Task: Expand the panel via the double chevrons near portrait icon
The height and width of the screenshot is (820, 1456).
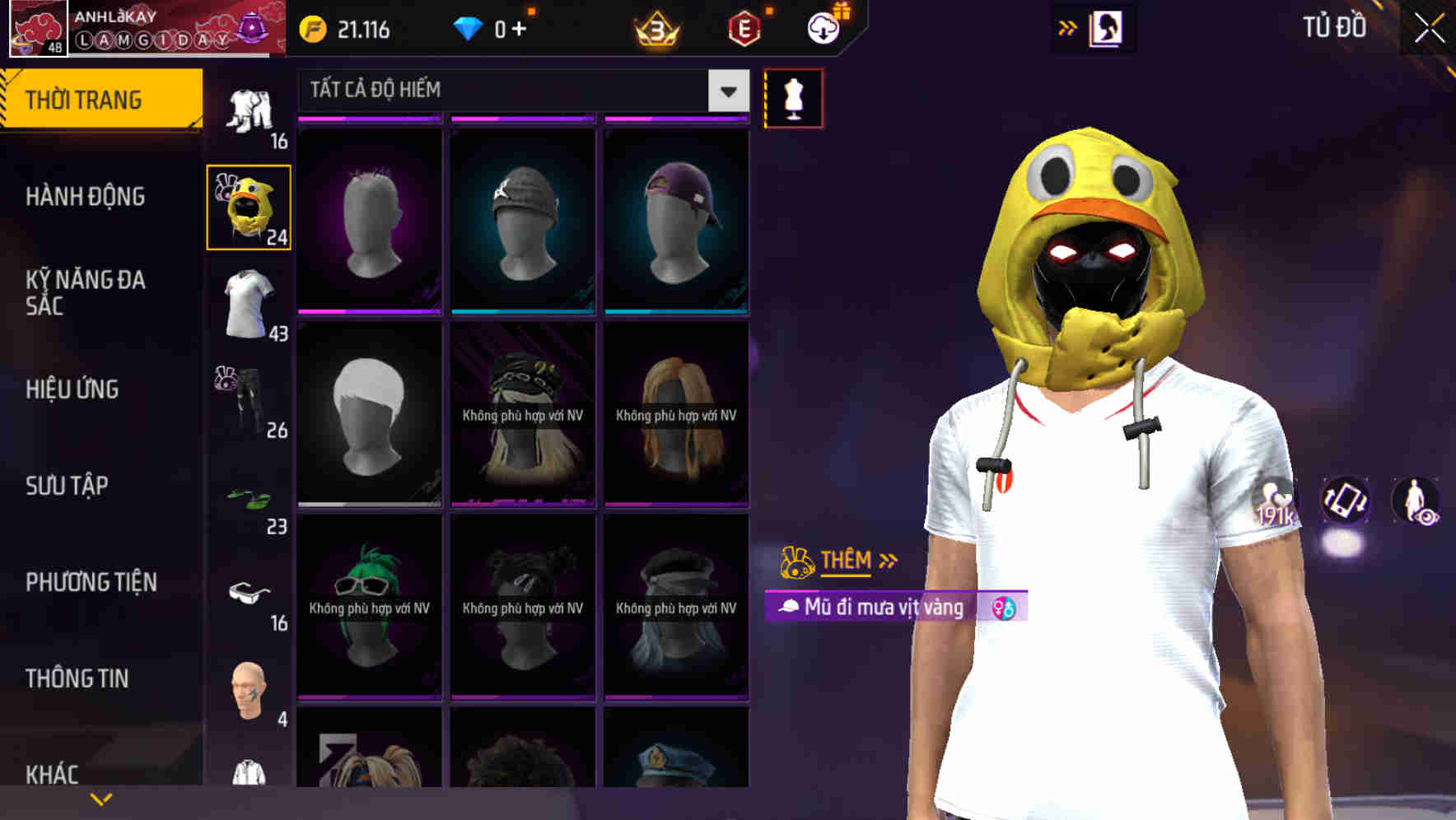Action: click(x=1068, y=27)
